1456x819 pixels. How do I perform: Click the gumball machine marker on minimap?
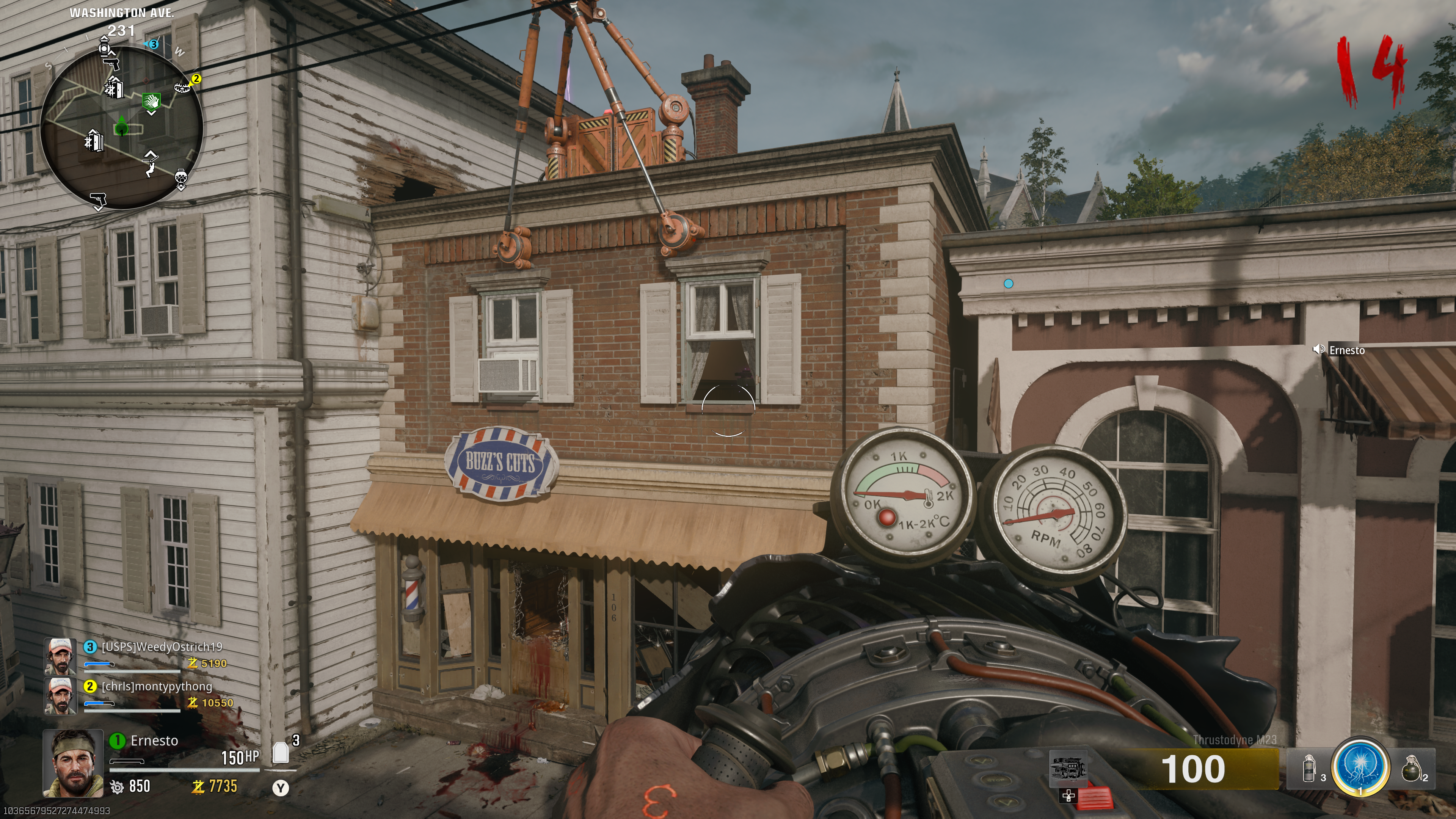(x=181, y=178)
